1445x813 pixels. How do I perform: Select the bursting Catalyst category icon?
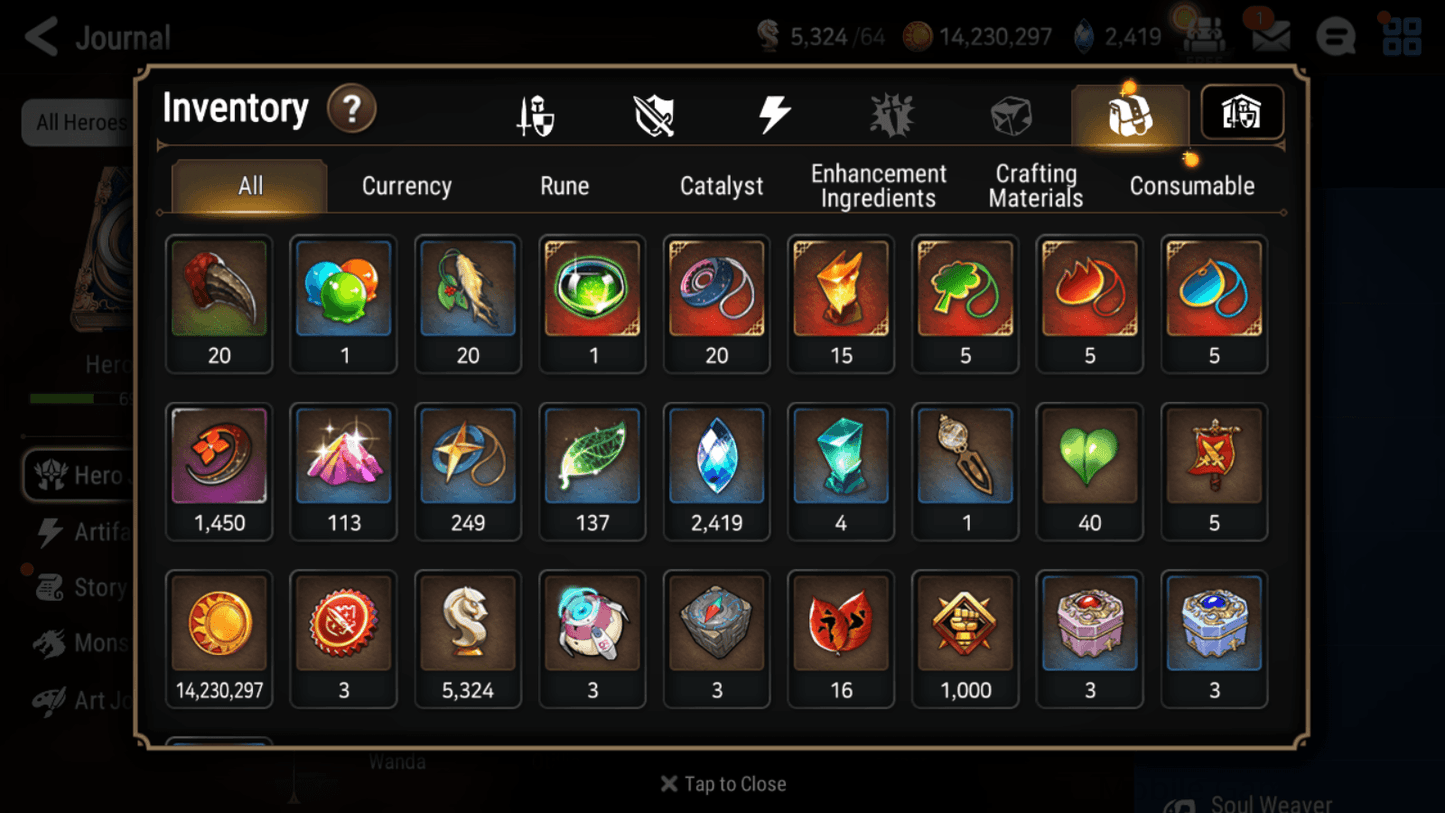(891, 113)
